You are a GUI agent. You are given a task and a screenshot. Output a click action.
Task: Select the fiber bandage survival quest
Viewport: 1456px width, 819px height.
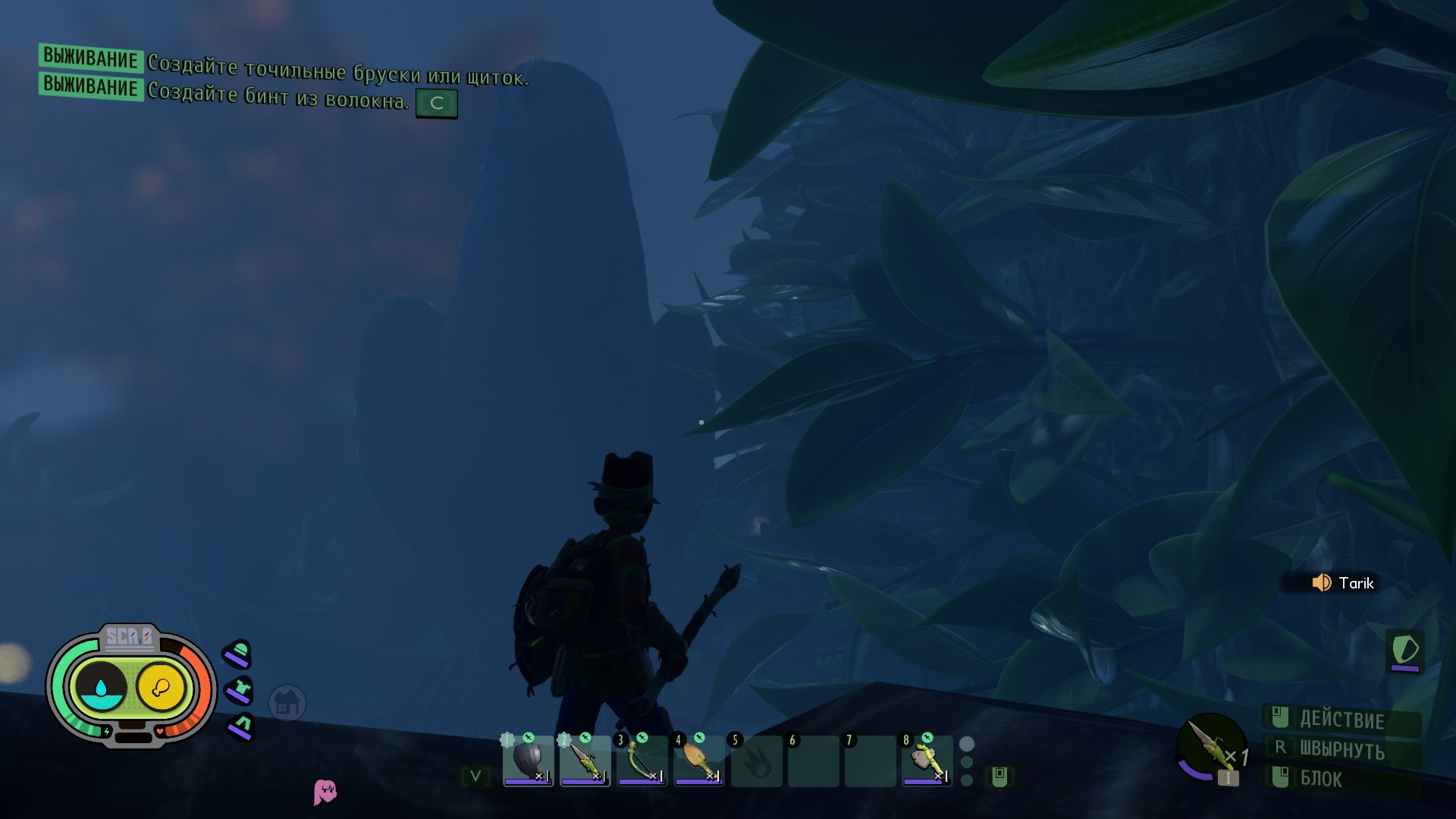pos(277,97)
